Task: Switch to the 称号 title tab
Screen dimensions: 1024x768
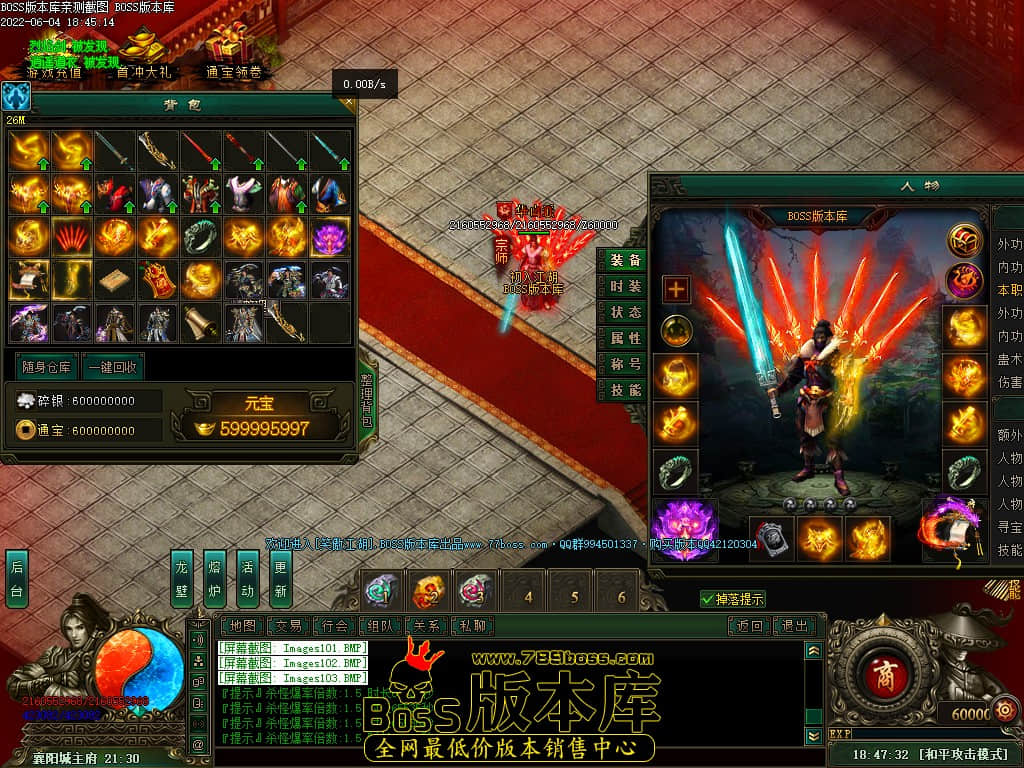Action: 626,365
